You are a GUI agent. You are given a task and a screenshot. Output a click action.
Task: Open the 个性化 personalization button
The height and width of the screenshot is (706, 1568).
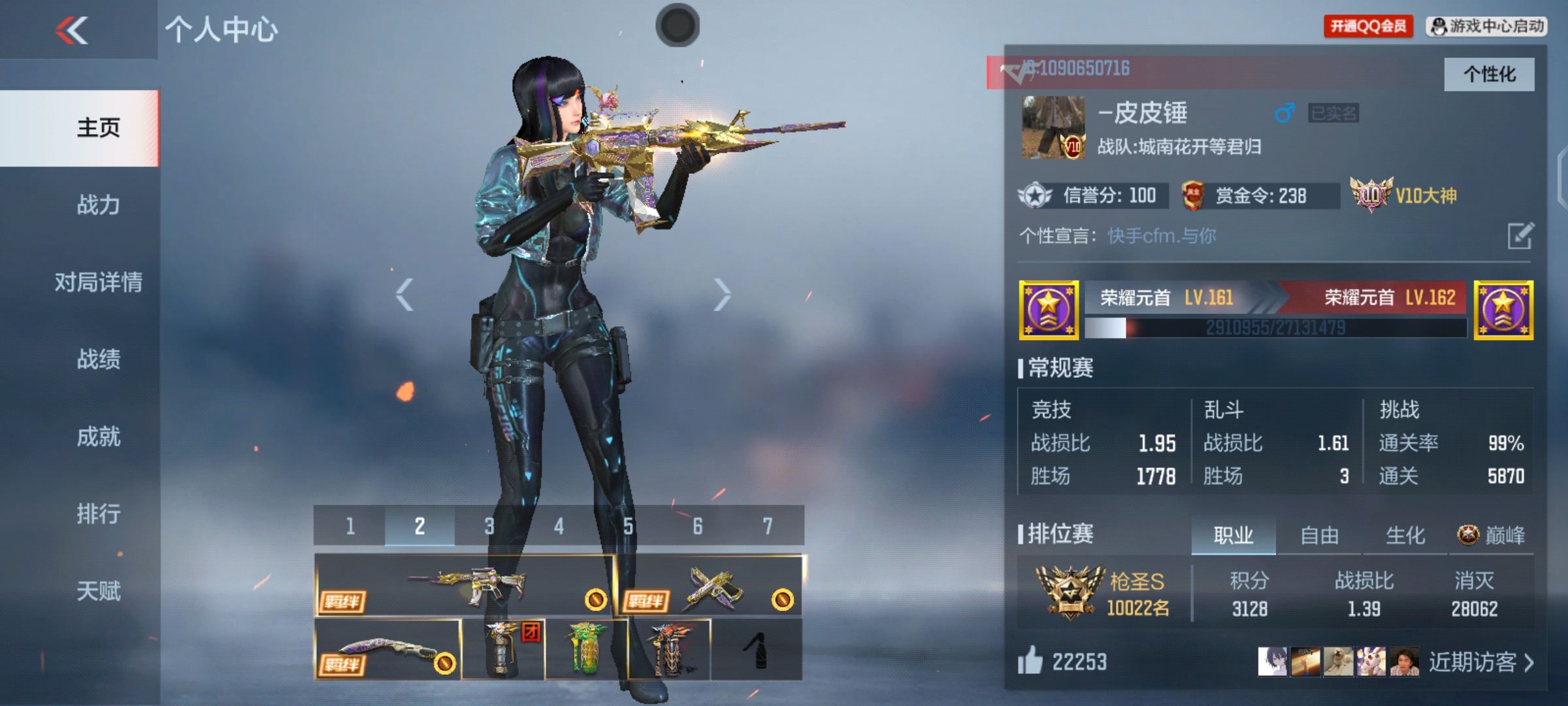(x=1489, y=74)
